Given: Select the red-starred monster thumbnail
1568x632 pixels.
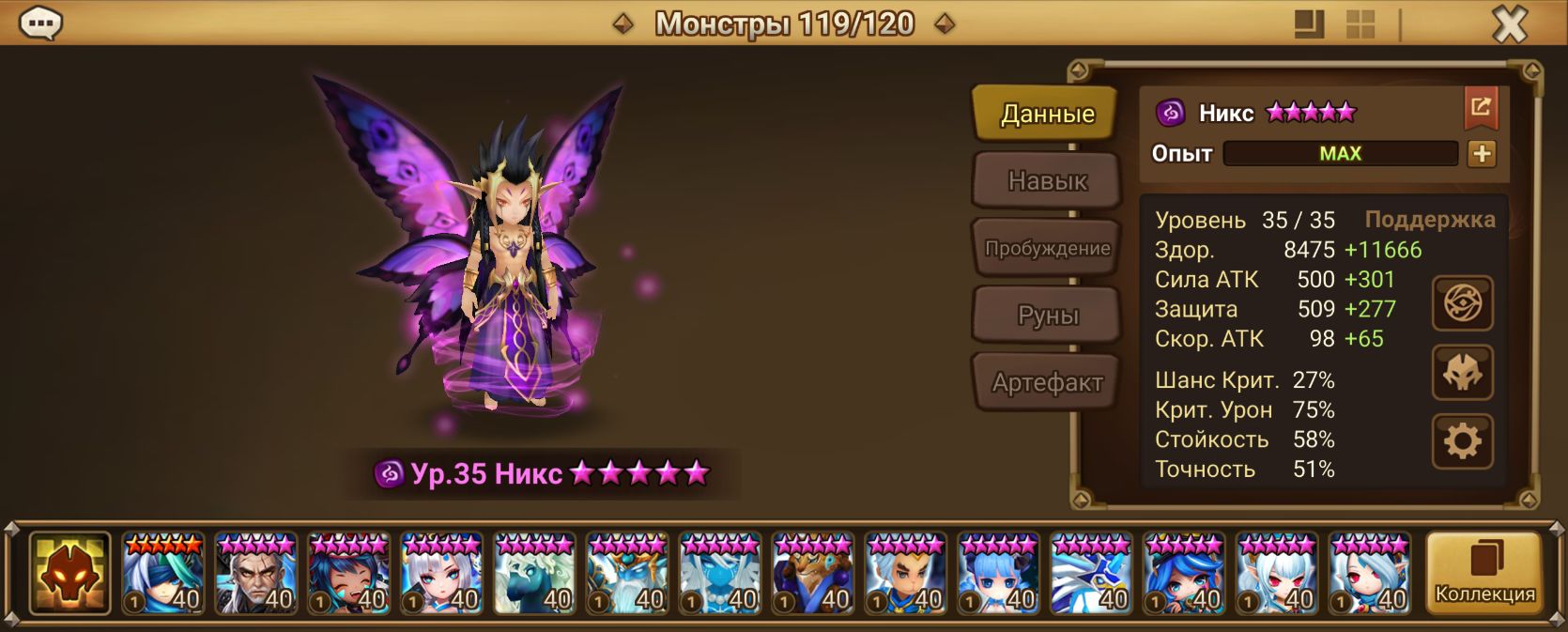Looking at the screenshot, I should pos(162,573).
